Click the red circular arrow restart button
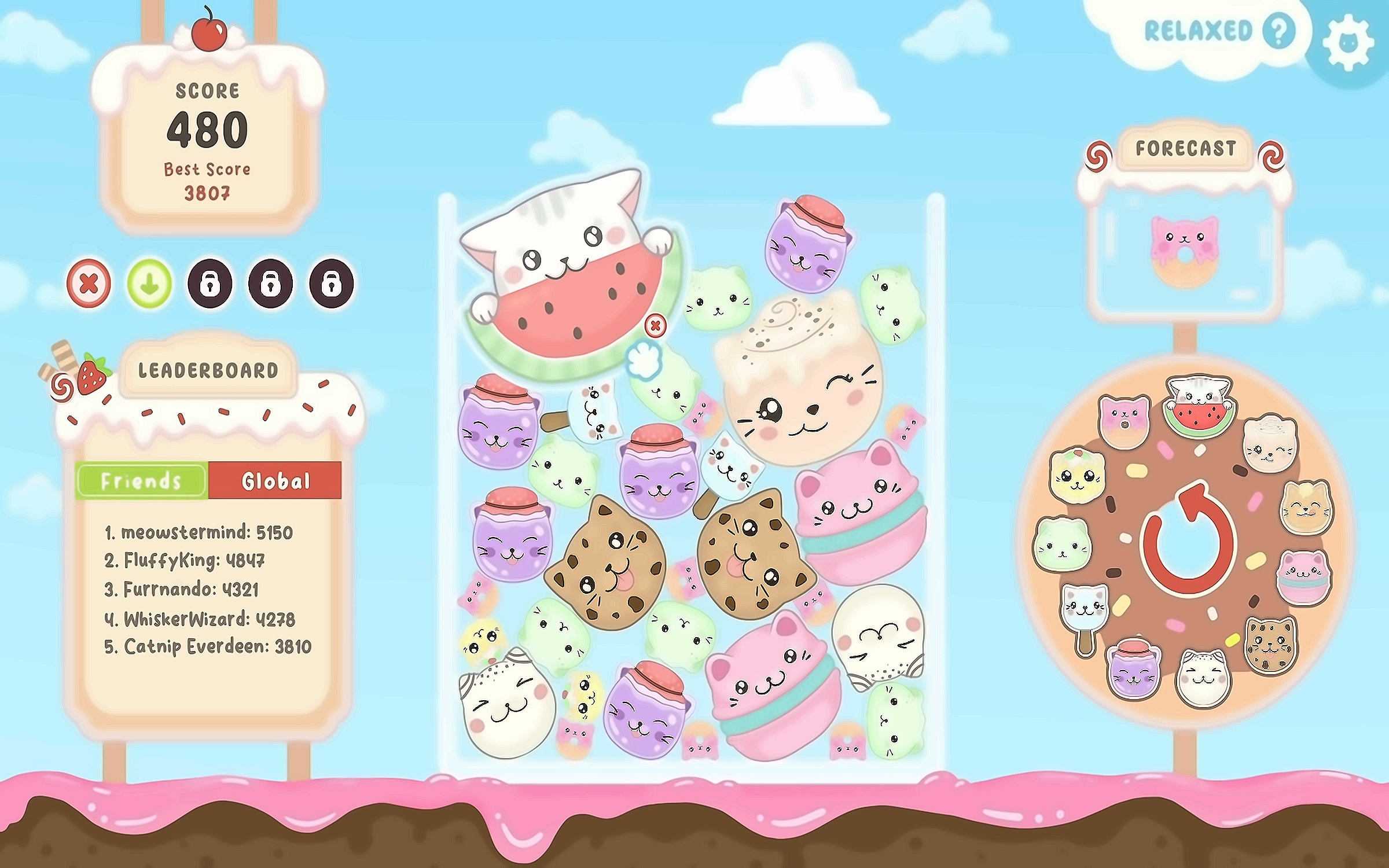1389x868 pixels. click(1188, 538)
